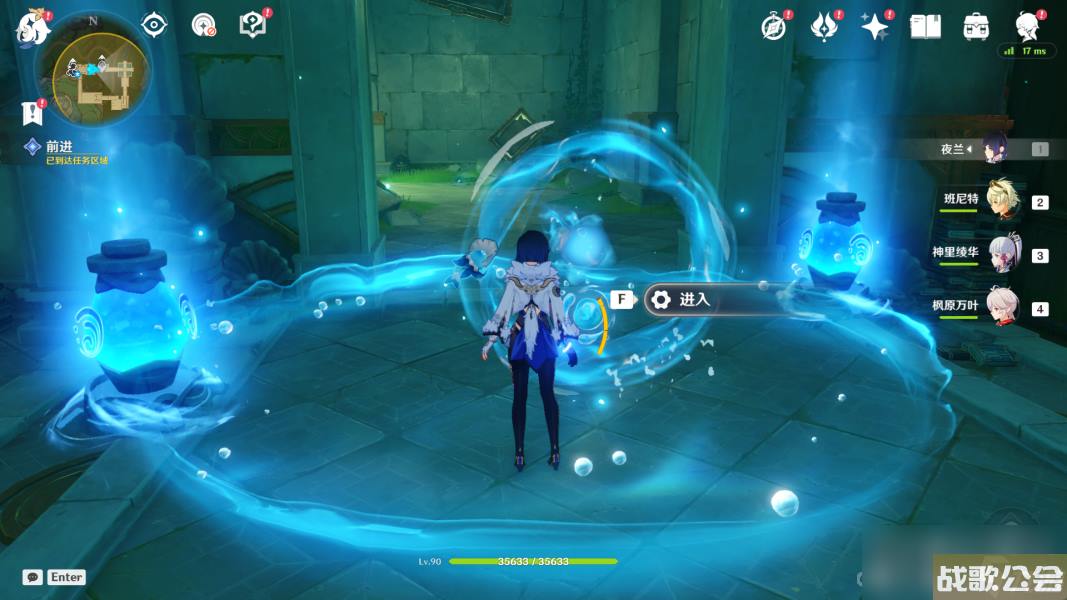Select the 前进 quest tracker
The image size is (1067, 600).
click(x=59, y=146)
